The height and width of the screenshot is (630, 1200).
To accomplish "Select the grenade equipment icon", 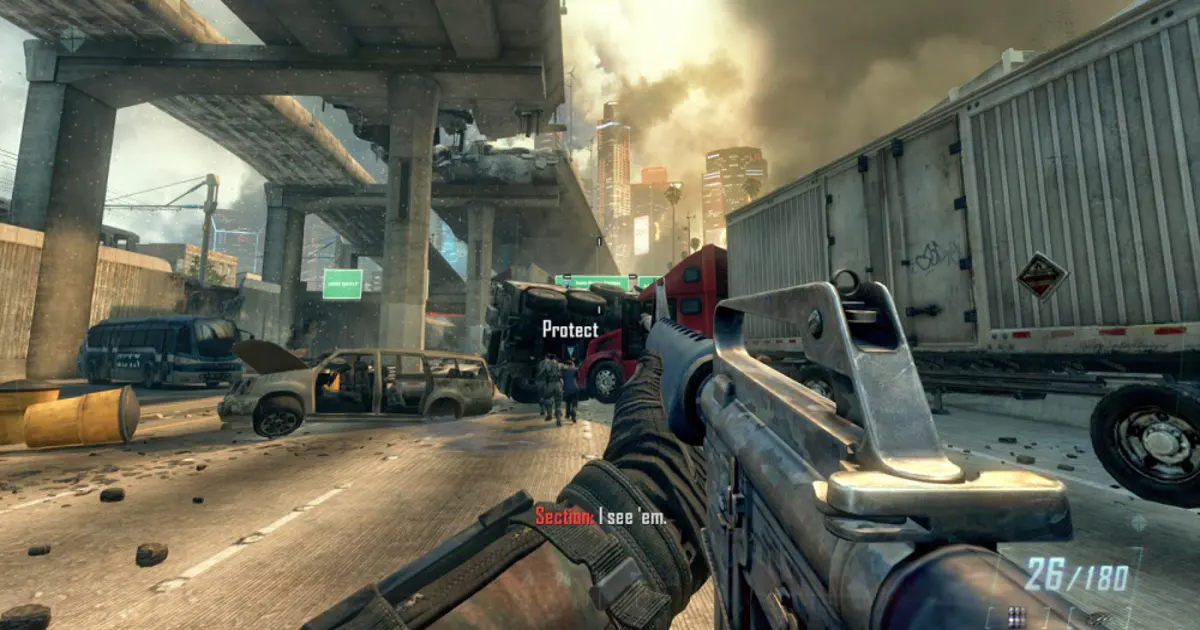I will 1098,619.
